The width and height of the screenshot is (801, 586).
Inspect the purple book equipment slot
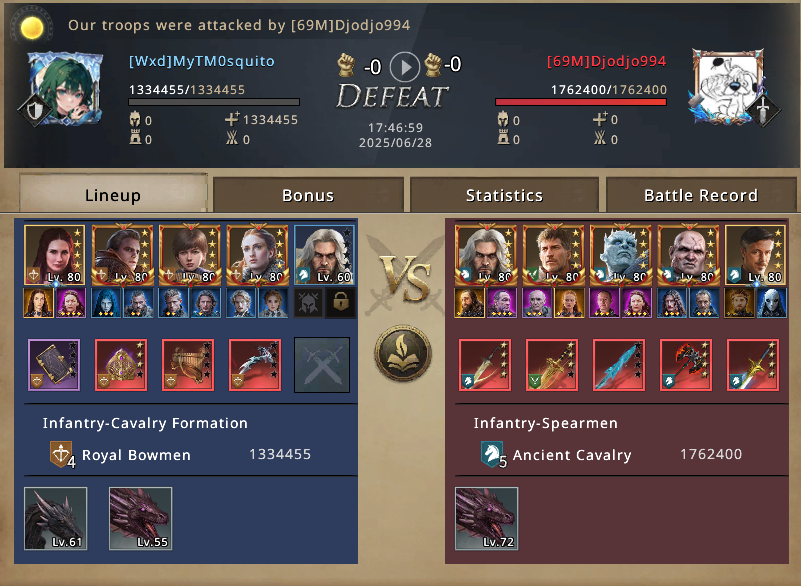point(53,365)
